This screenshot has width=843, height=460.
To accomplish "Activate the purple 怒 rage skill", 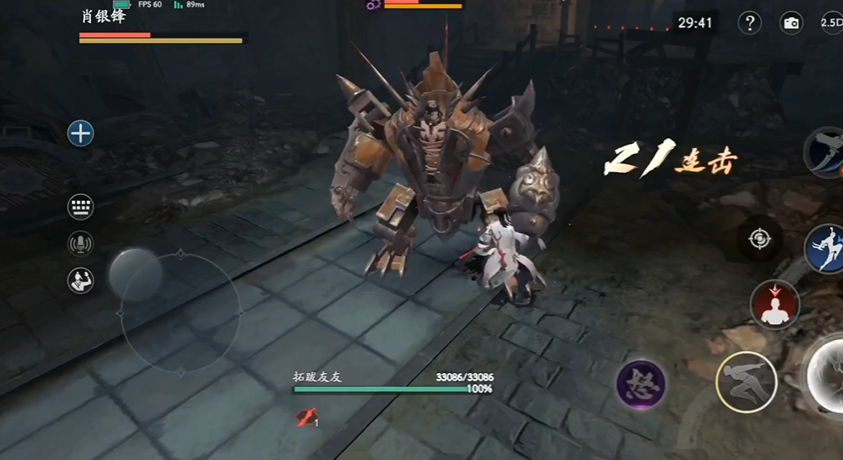I will [x=641, y=385].
